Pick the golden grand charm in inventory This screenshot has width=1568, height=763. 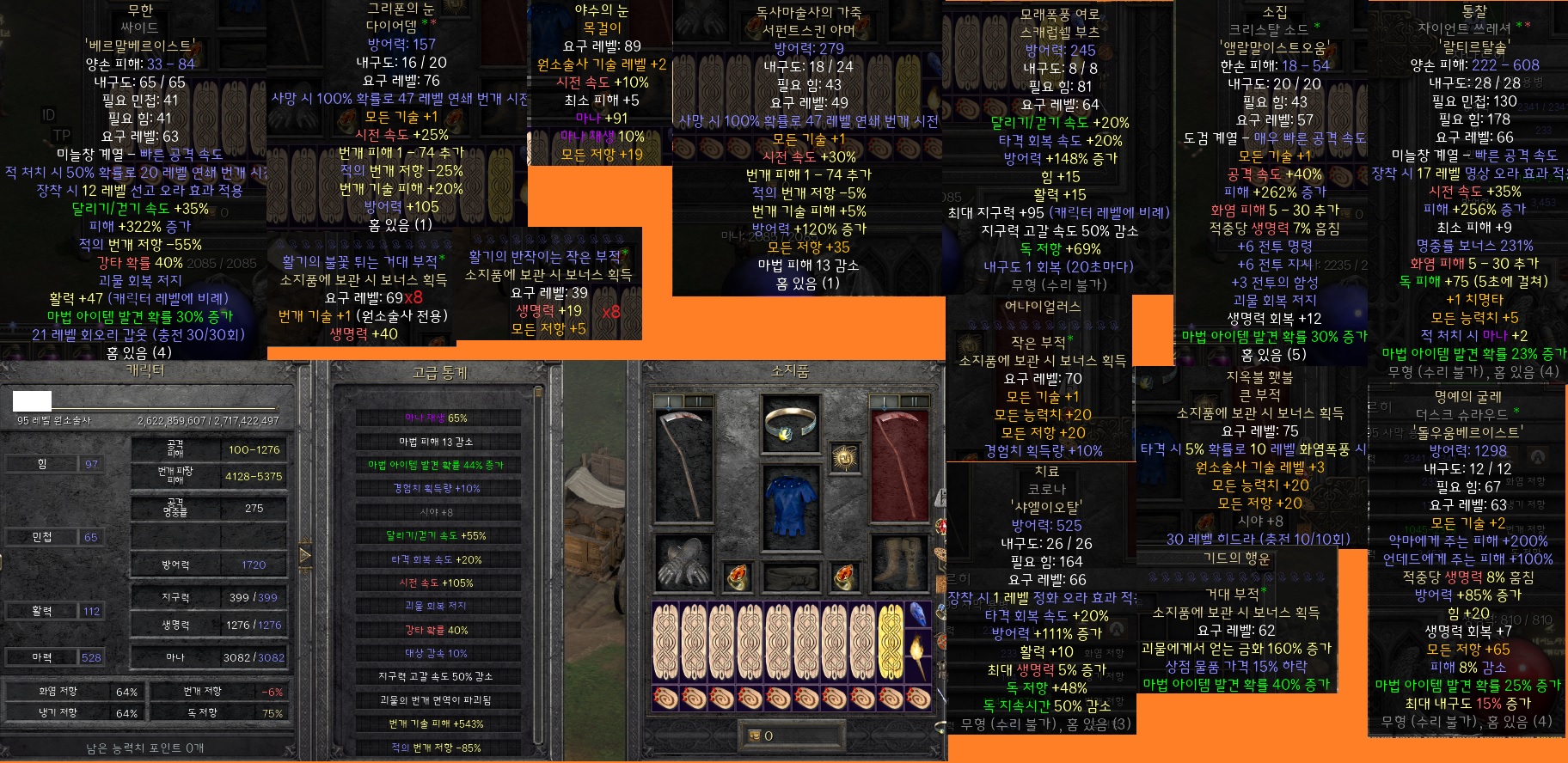click(x=891, y=642)
